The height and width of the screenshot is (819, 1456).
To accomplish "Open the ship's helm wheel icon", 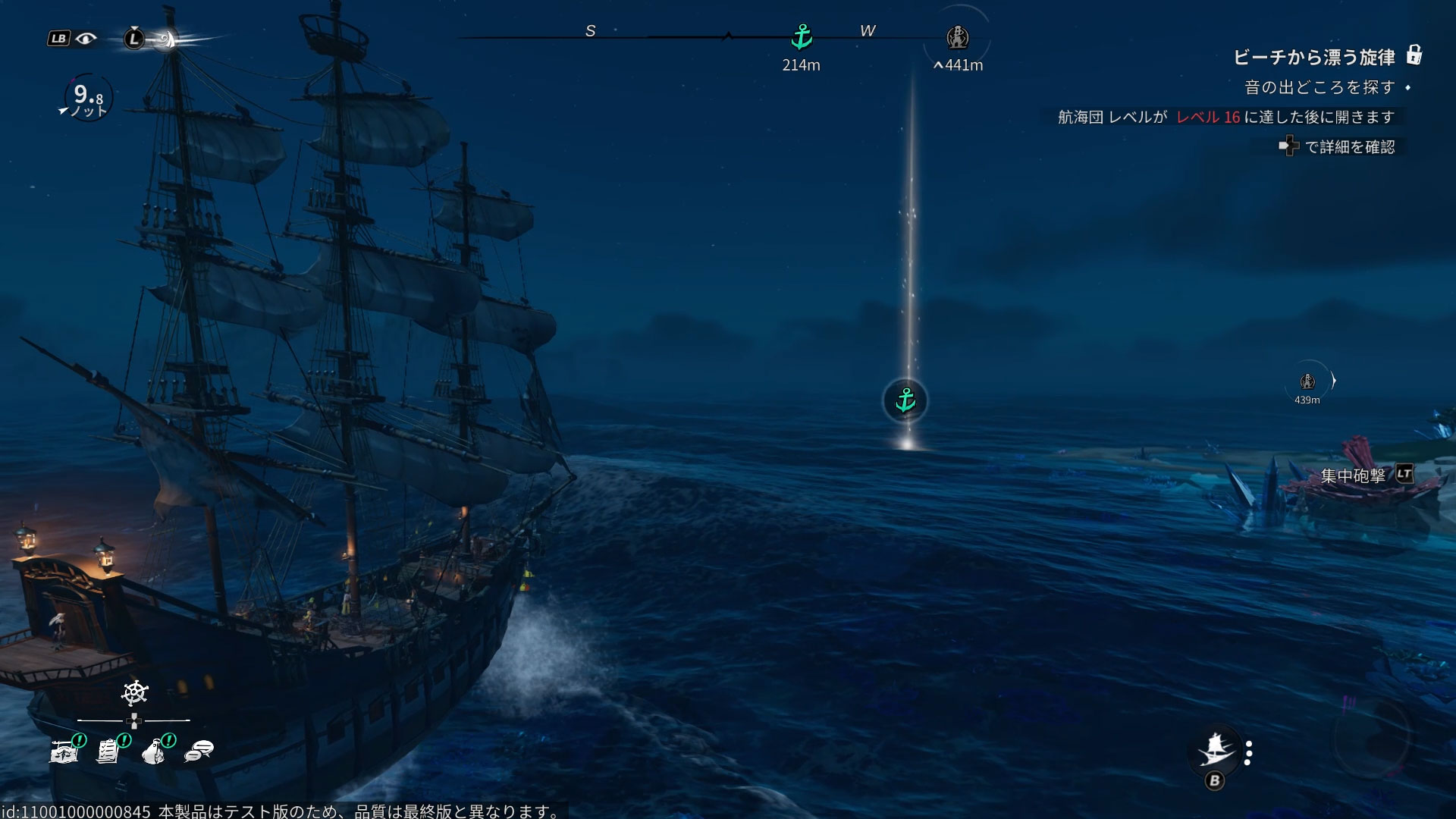I will coord(134,693).
